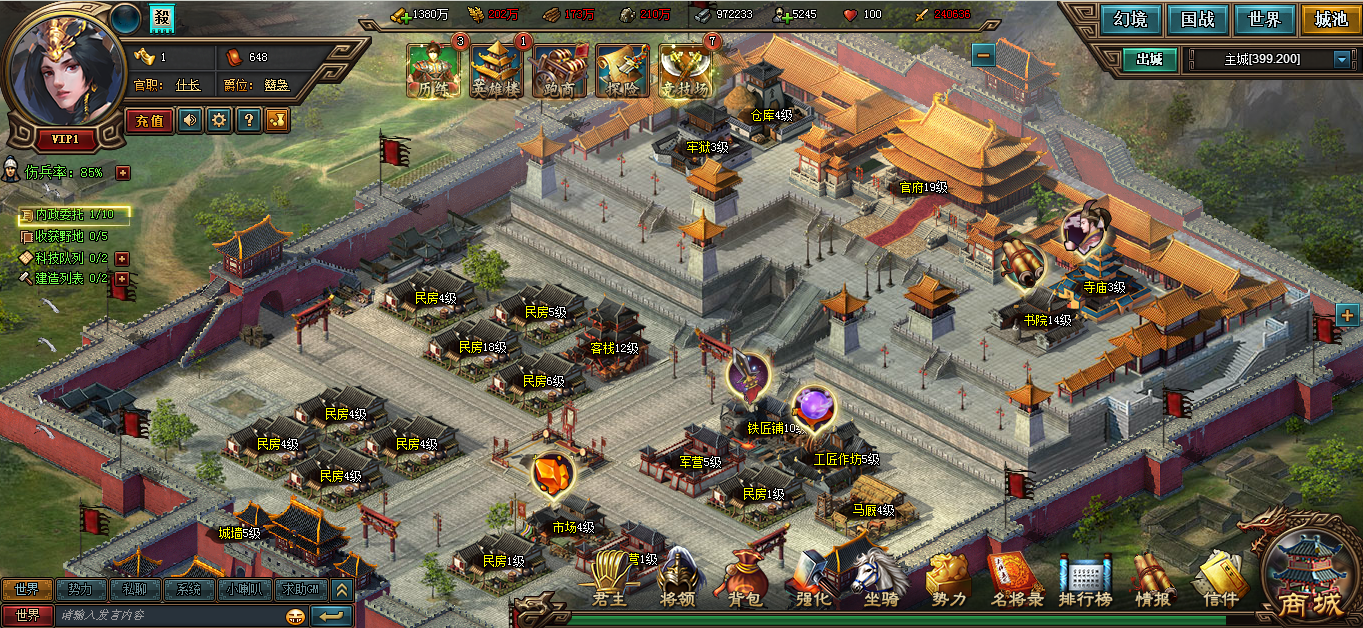Show the 排行榜 rankings board
This screenshot has height=628, width=1363.
pyautogui.click(x=1086, y=581)
